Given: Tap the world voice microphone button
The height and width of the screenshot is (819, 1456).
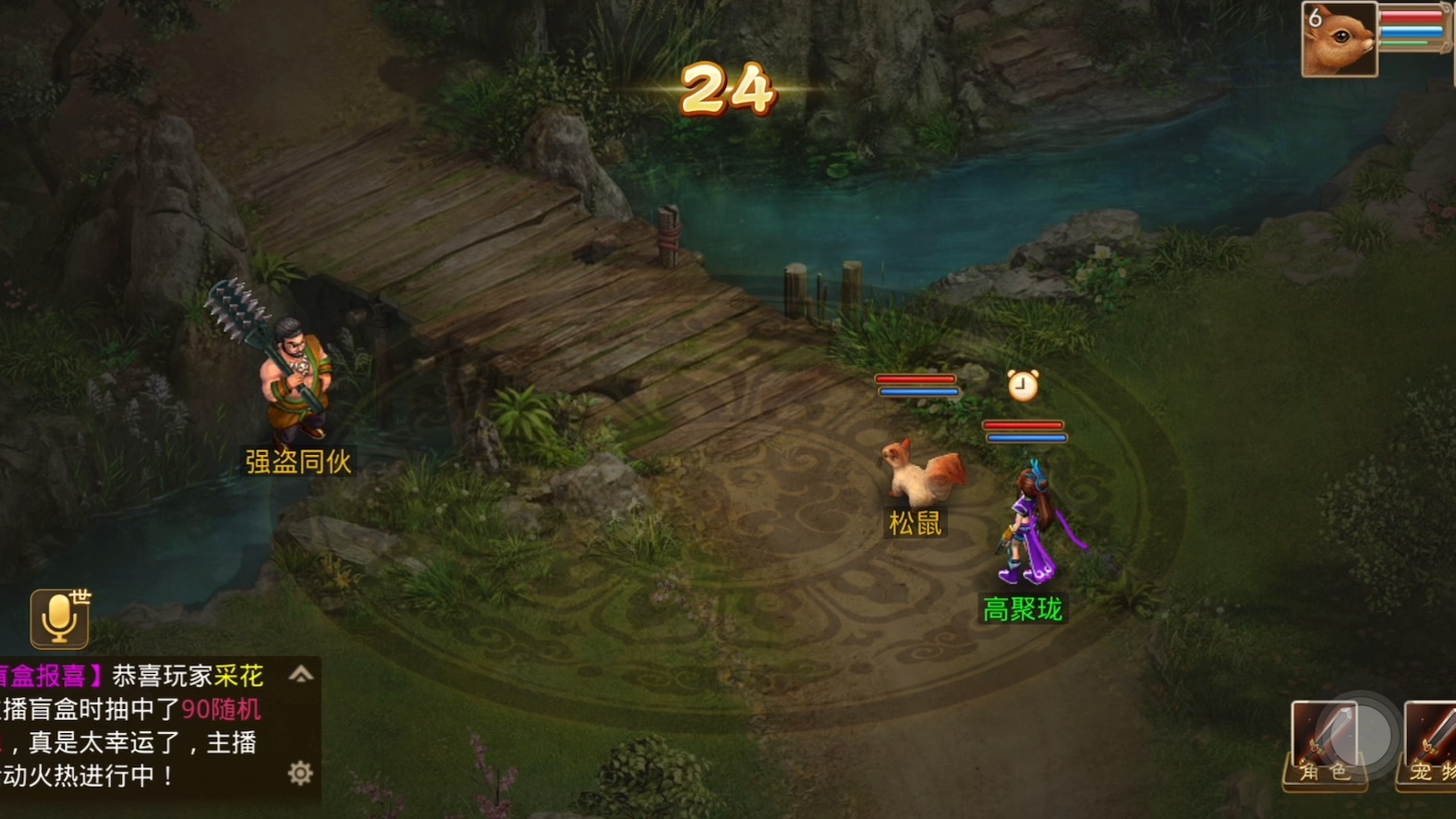Looking at the screenshot, I should pos(60,618).
